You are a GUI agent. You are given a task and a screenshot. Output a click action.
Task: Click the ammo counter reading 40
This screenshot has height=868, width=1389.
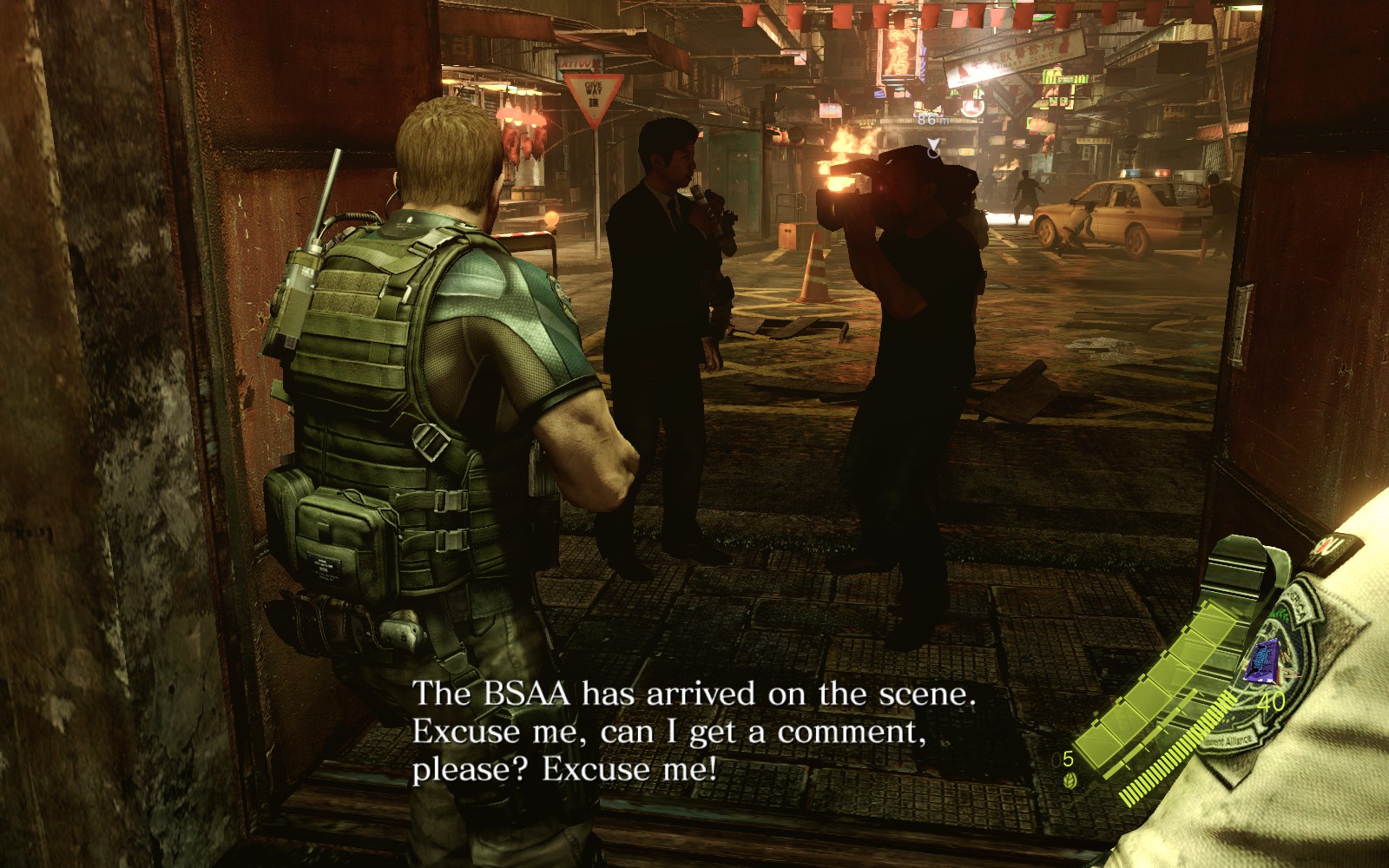(1269, 700)
